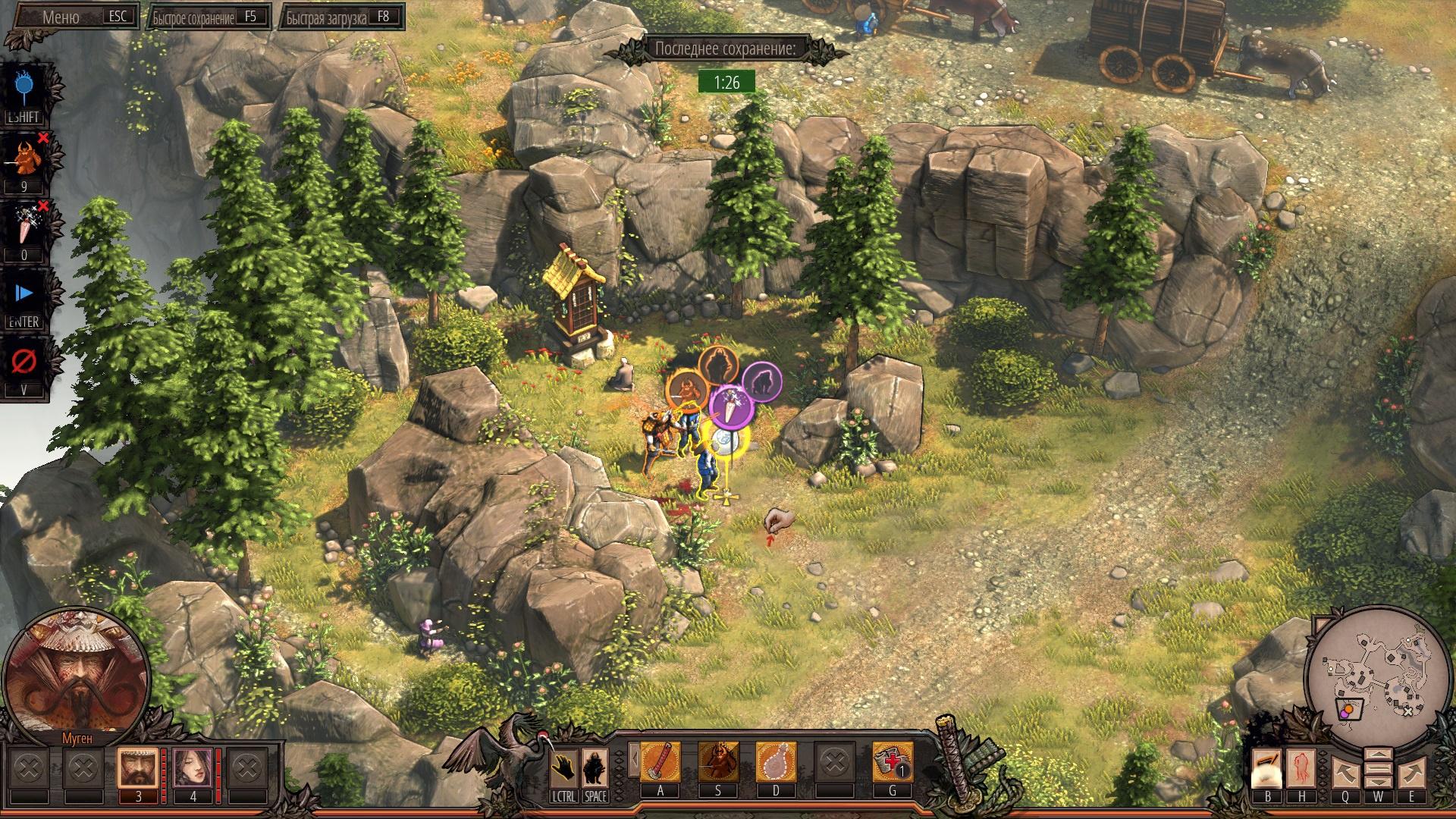The width and height of the screenshot is (1456, 819).
Task: Toggle the red footprint highlight icon
Action: pos(1301,768)
